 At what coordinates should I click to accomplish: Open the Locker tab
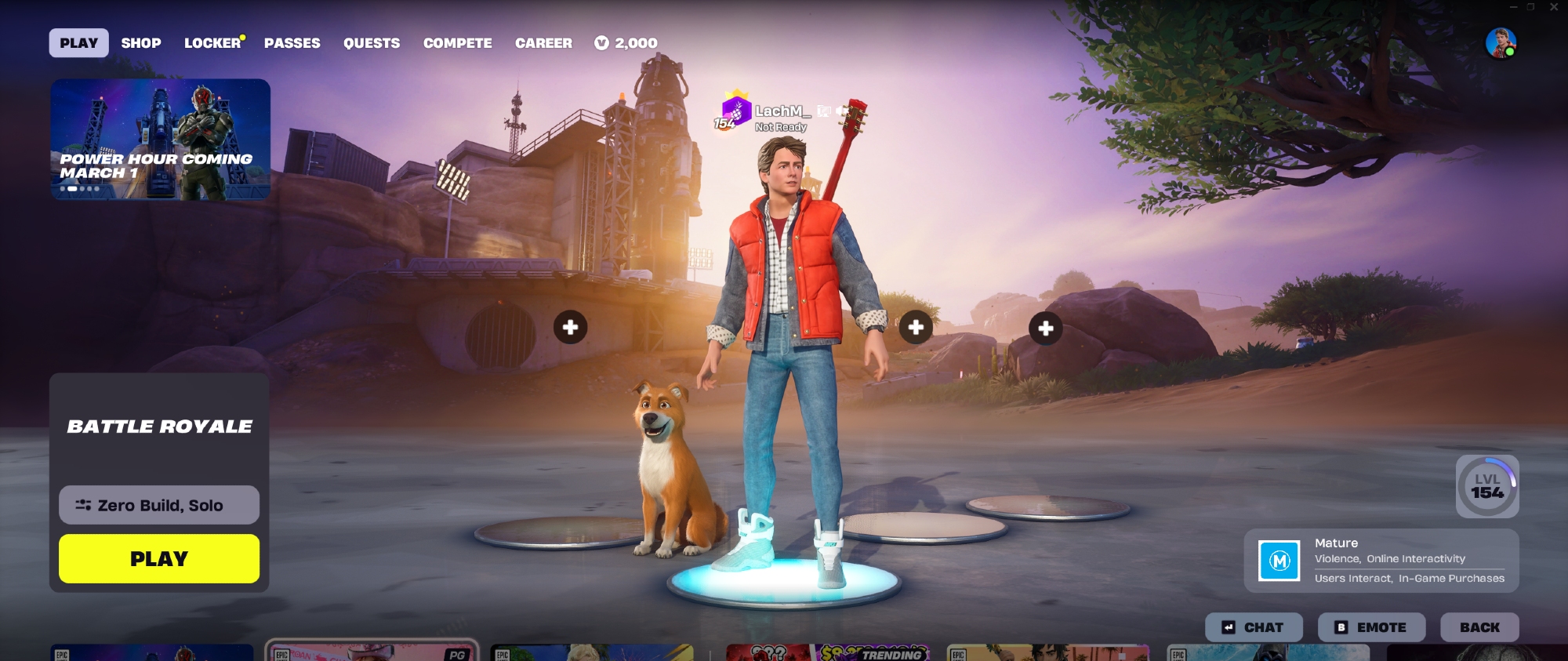coord(212,43)
